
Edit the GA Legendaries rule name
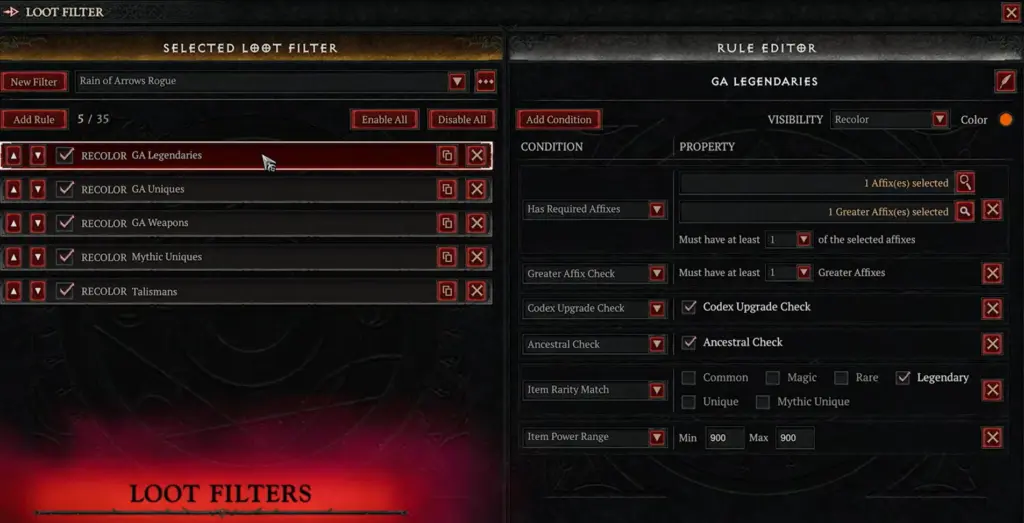coord(1004,81)
